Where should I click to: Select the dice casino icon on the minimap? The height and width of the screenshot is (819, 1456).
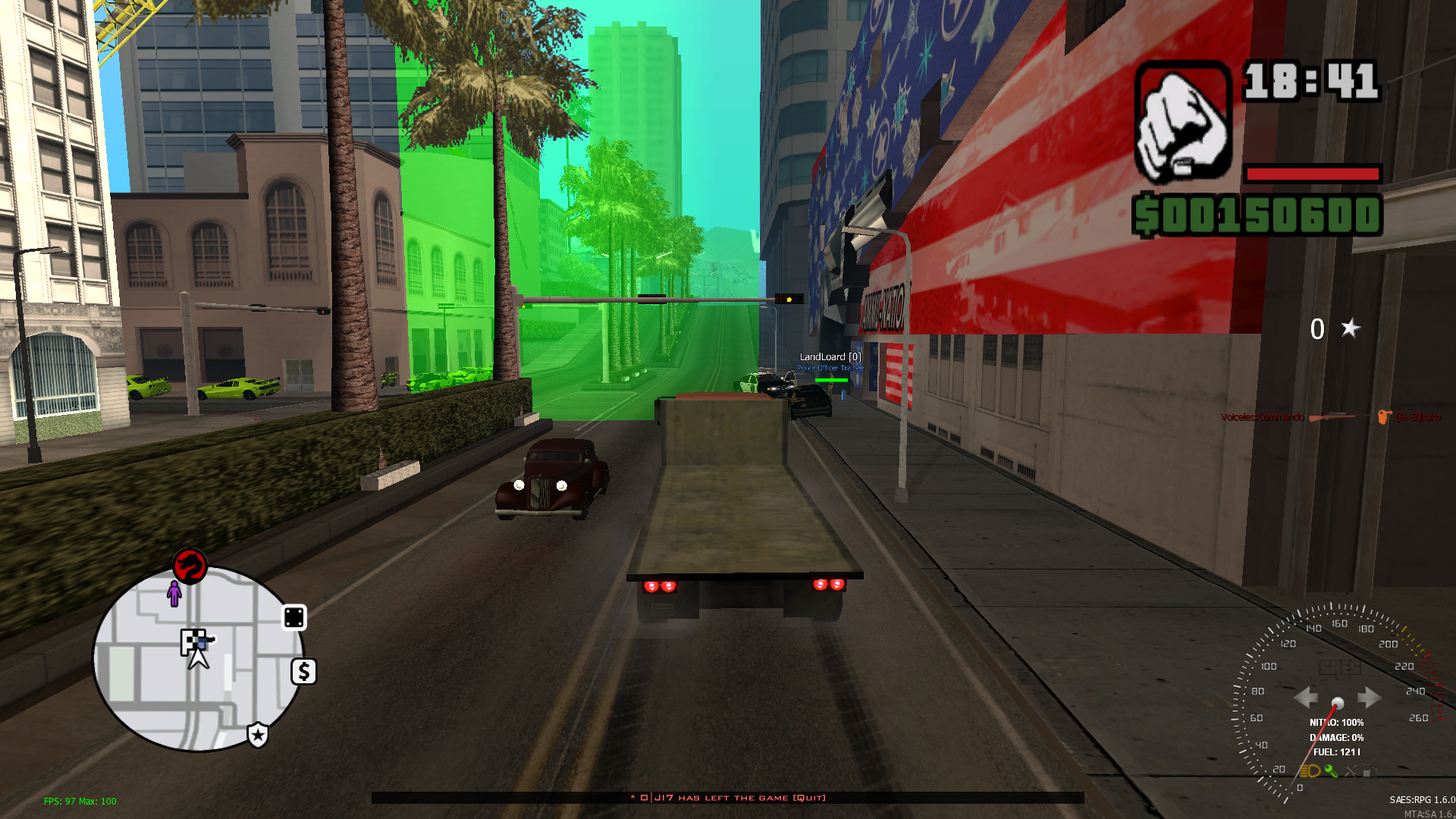tap(295, 617)
